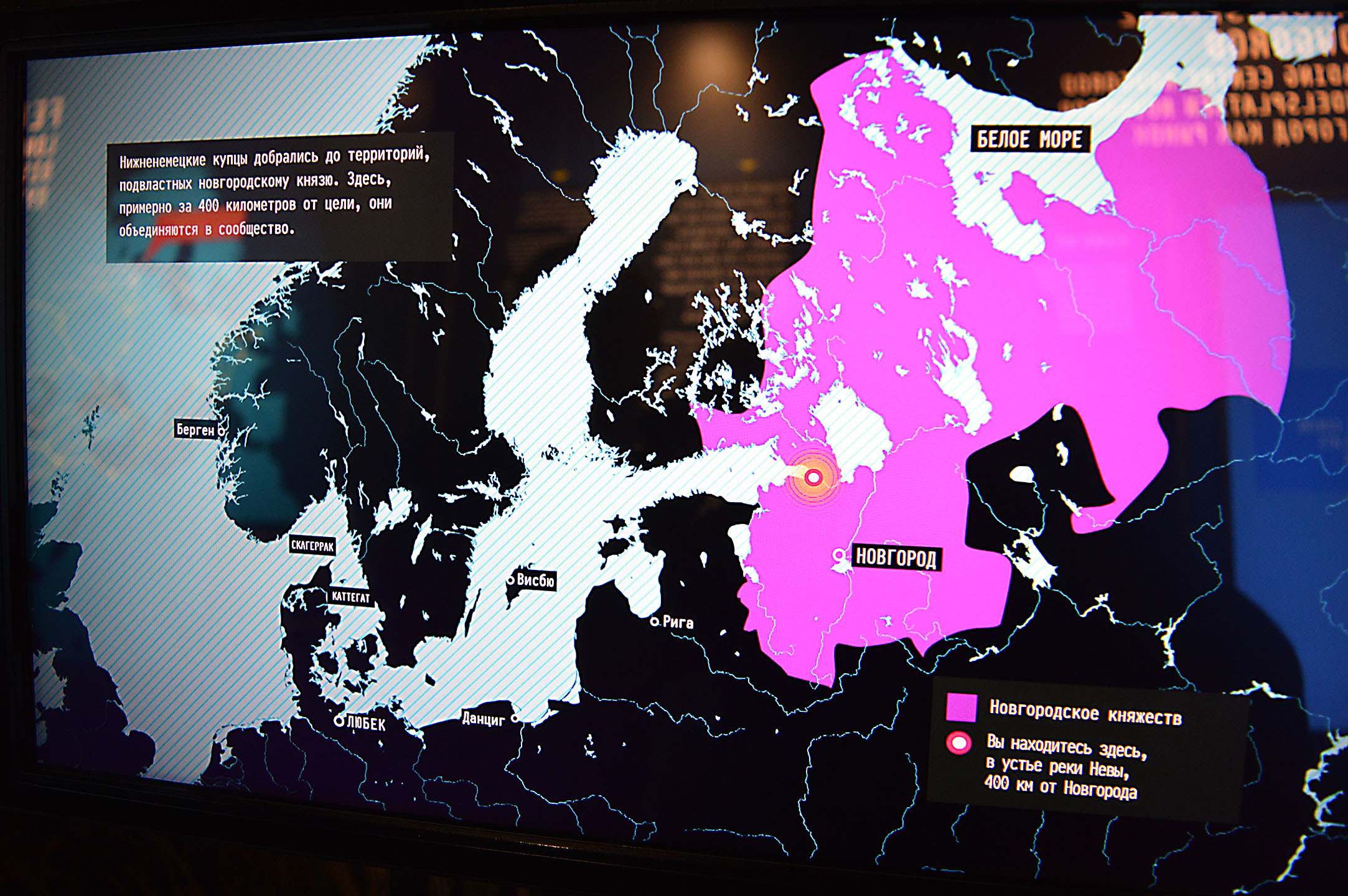Open the Новгород city label
Screen dimensions: 1348x896
click(x=896, y=558)
